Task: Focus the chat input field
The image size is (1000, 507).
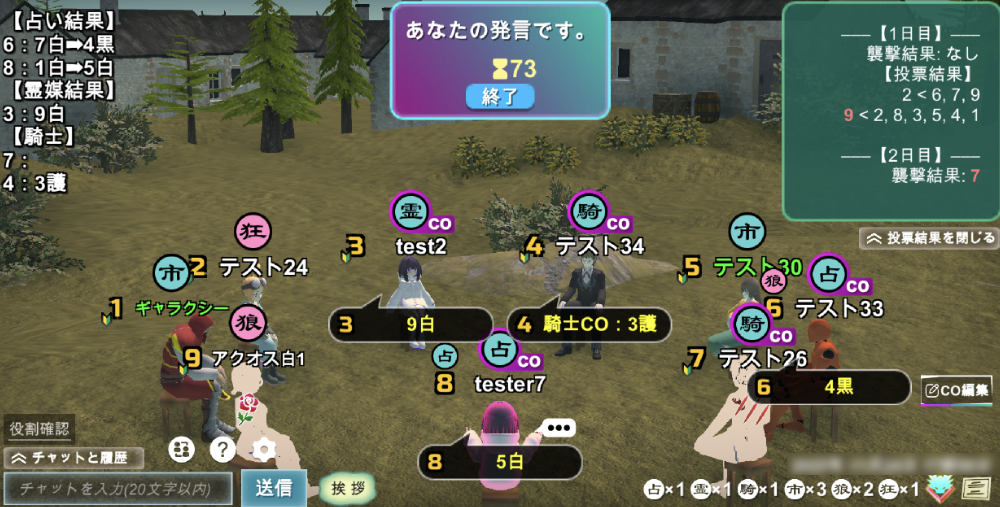Action: click(118, 489)
